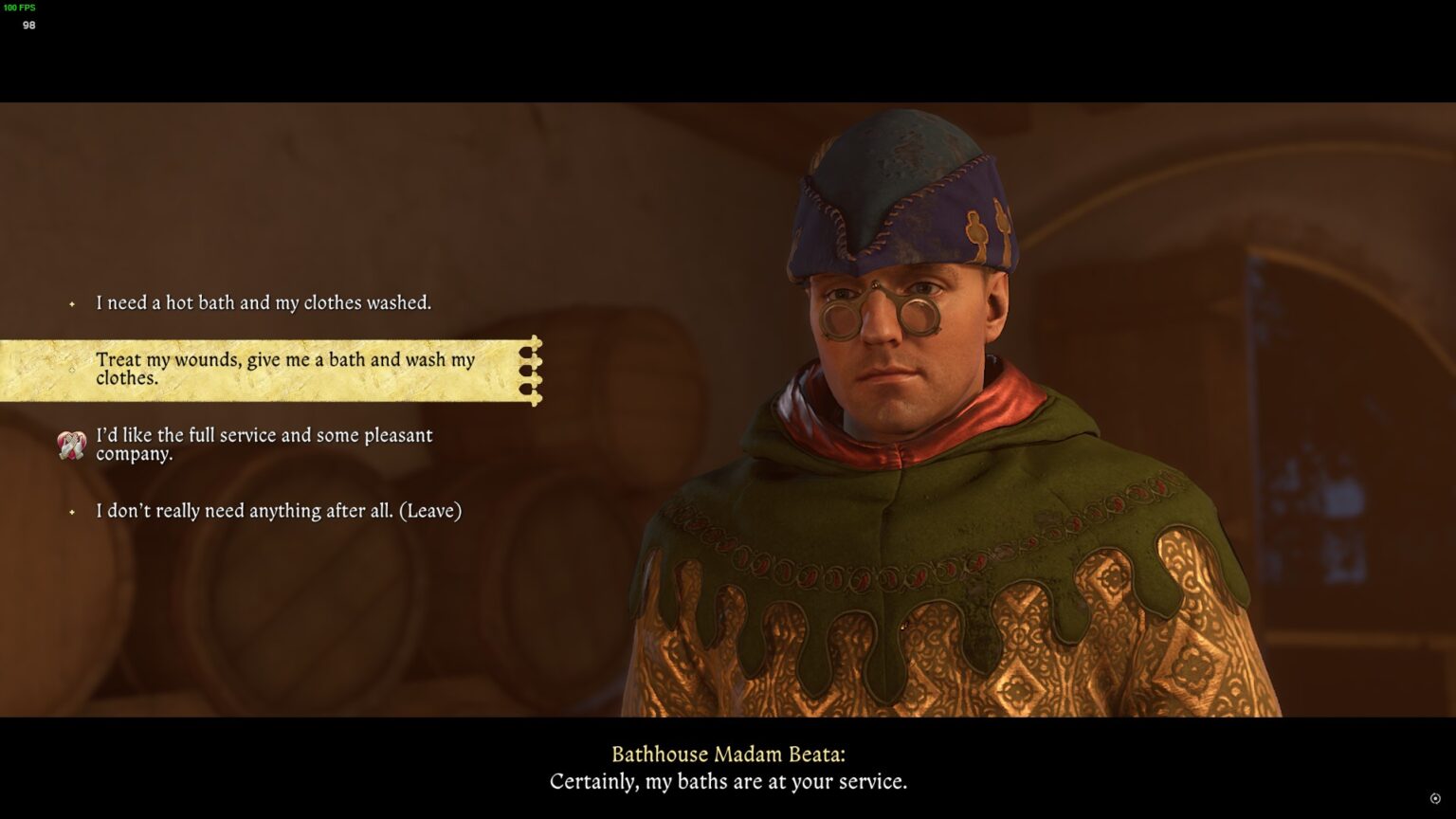Click the diamond marker beside the hot bath option
Screen dimensions: 1456x819
click(72, 304)
